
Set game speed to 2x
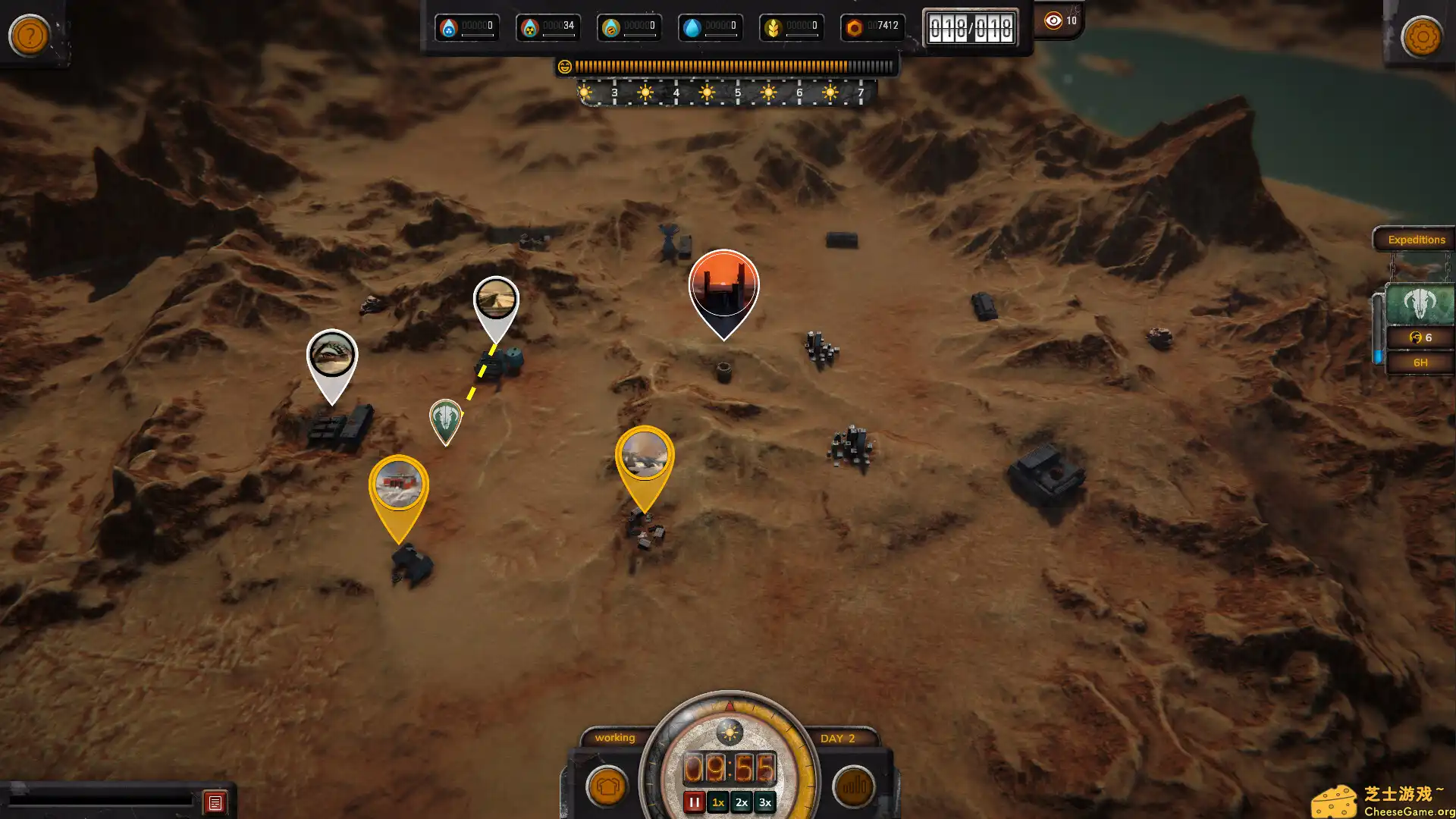pyautogui.click(x=742, y=802)
